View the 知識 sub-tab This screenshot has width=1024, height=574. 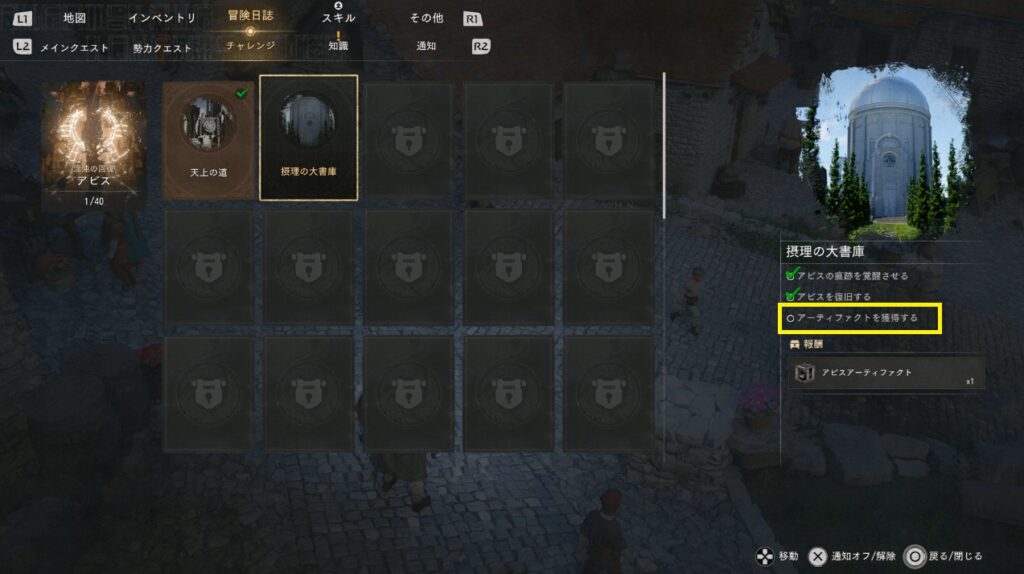click(338, 46)
